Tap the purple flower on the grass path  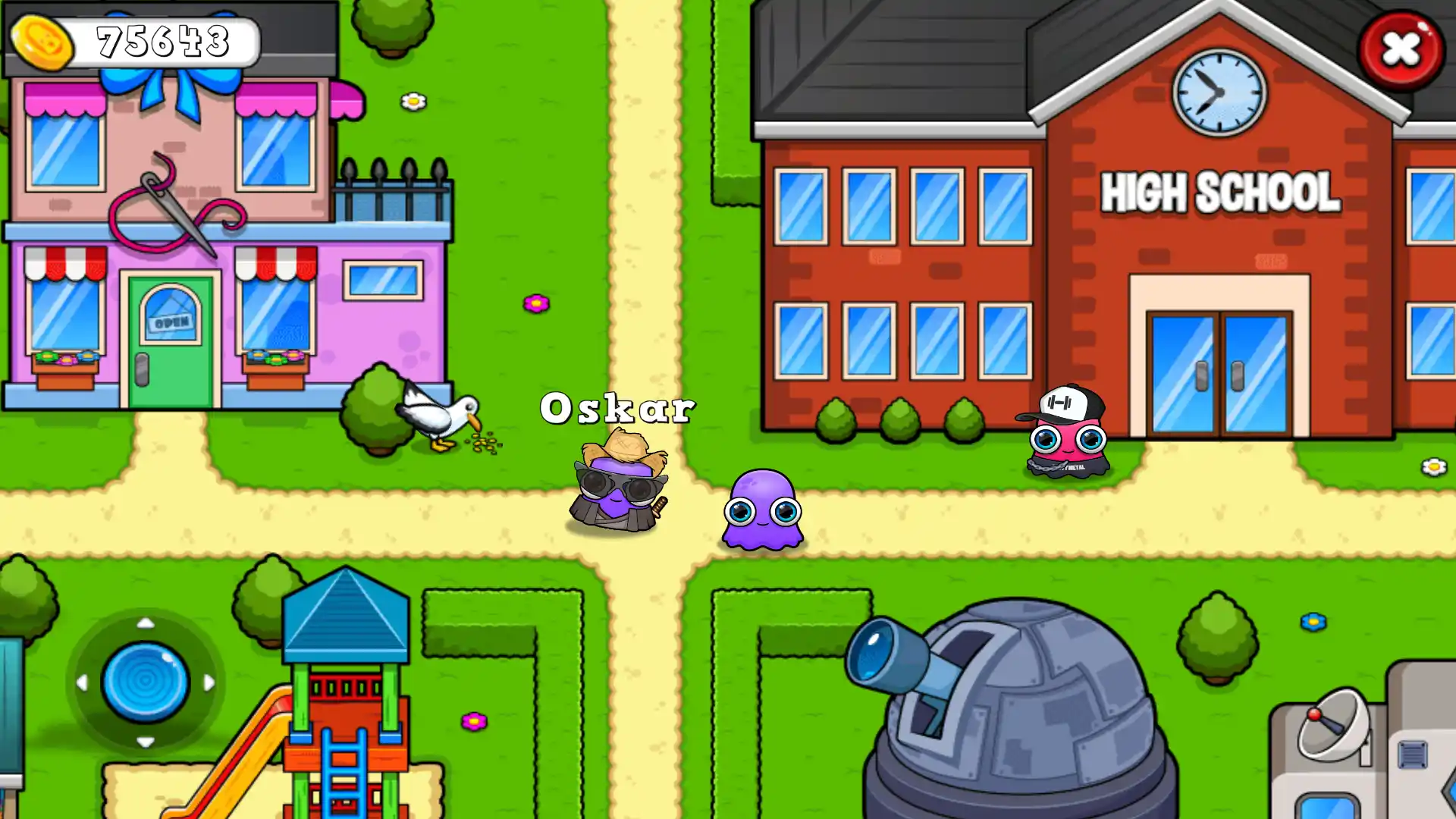click(535, 304)
